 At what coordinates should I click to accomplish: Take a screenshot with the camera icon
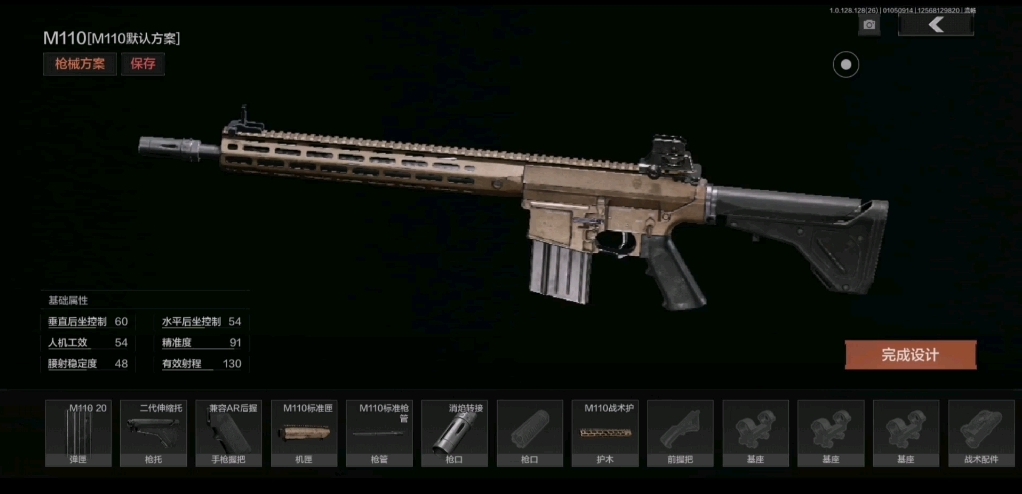[x=869, y=25]
